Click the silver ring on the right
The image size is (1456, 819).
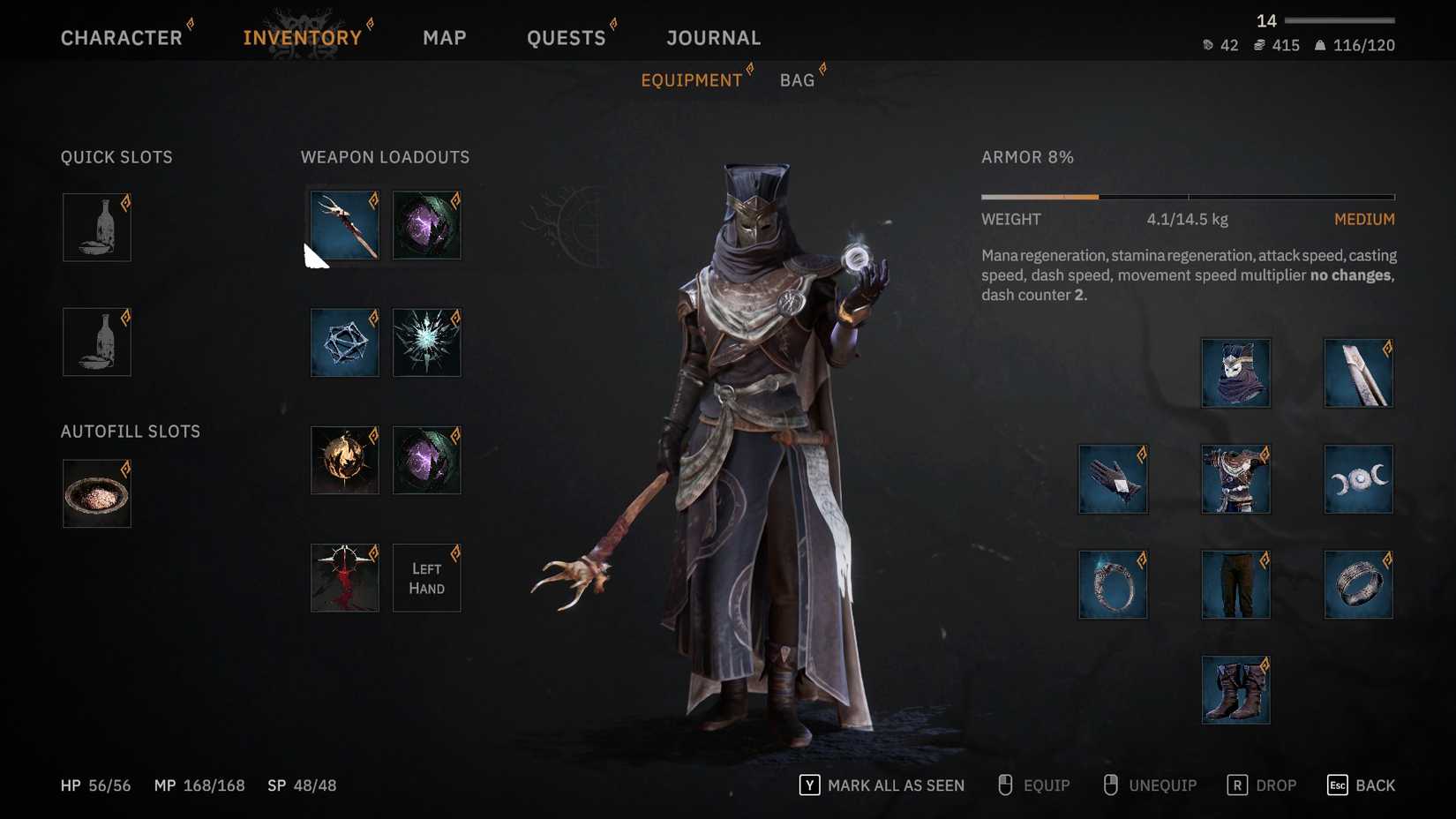tap(1358, 584)
